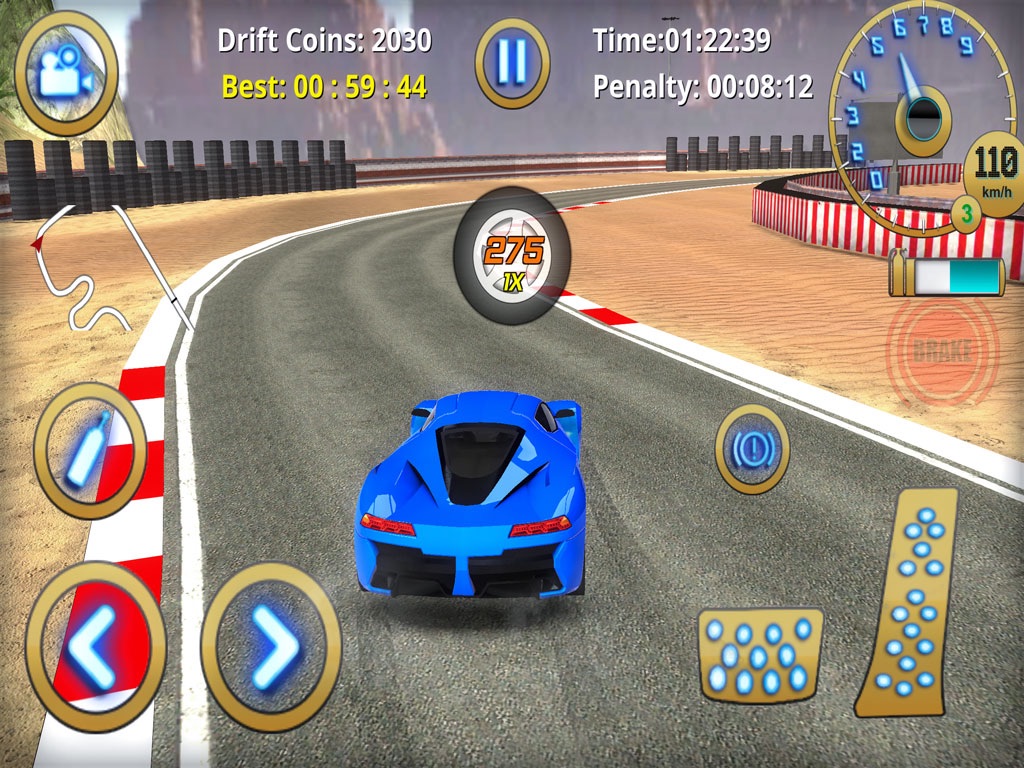Hit the wide brake pedal
This screenshot has width=1024, height=768.
(760, 653)
